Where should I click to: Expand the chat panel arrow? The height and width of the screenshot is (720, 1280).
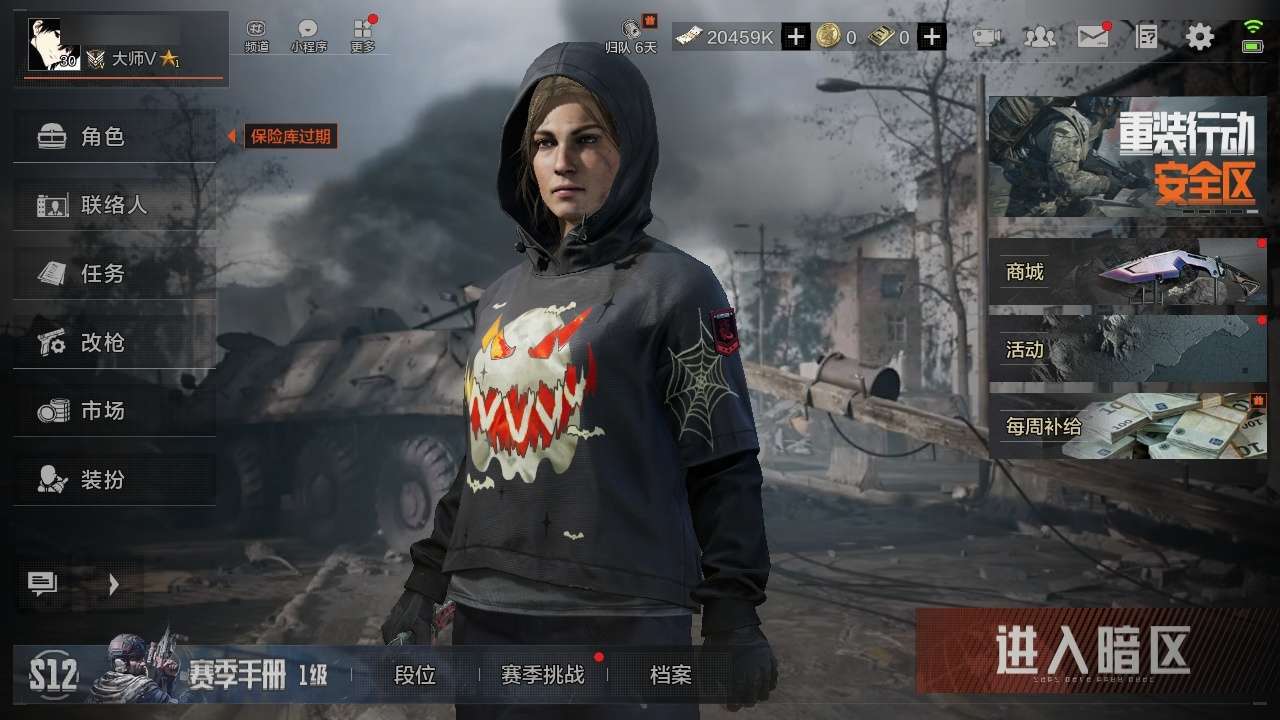(113, 585)
